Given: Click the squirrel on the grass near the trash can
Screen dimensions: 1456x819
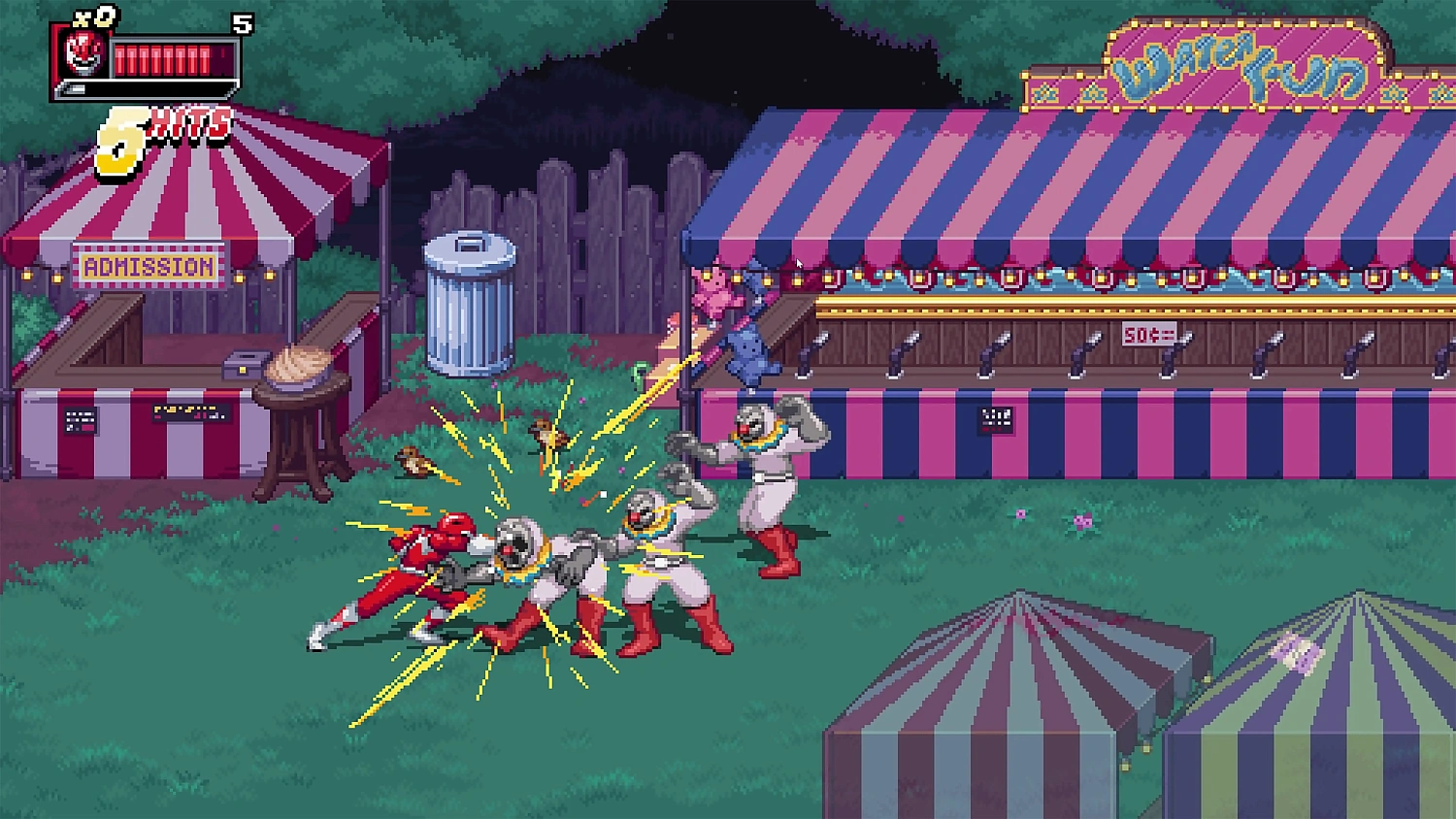Looking at the screenshot, I should 415,463.
